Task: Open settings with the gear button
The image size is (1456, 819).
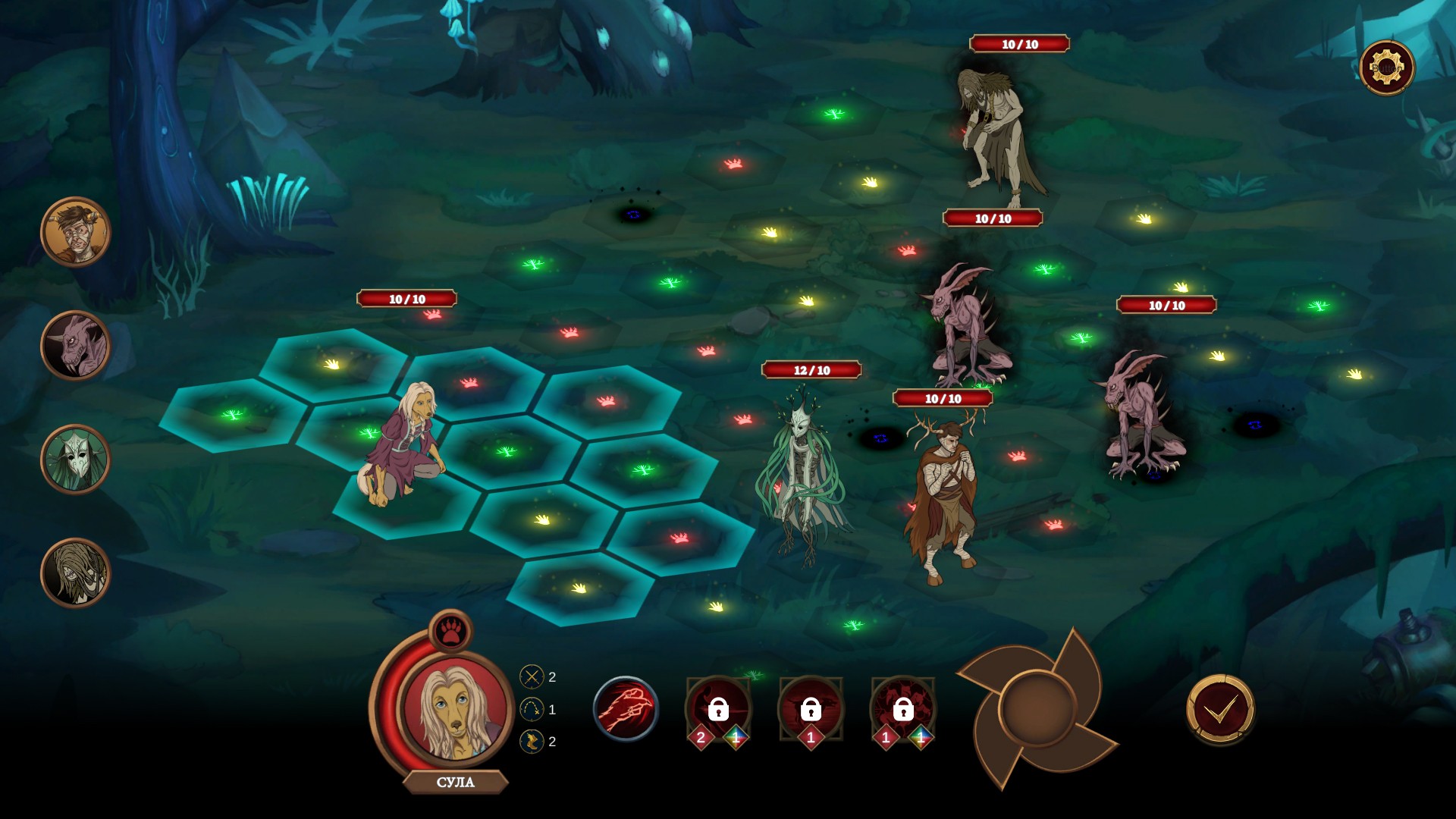Action: click(1387, 68)
